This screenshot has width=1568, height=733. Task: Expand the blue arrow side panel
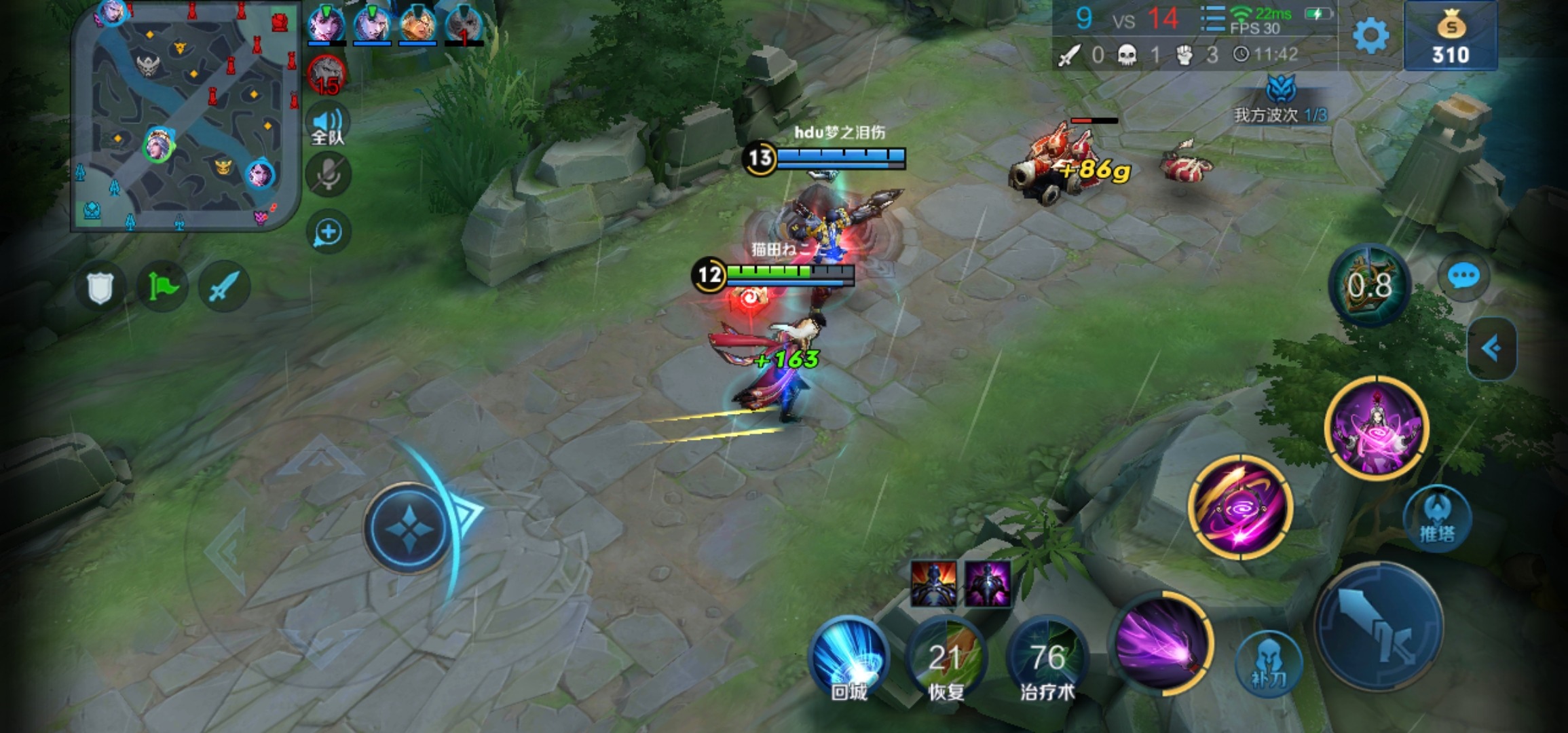tap(1491, 349)
